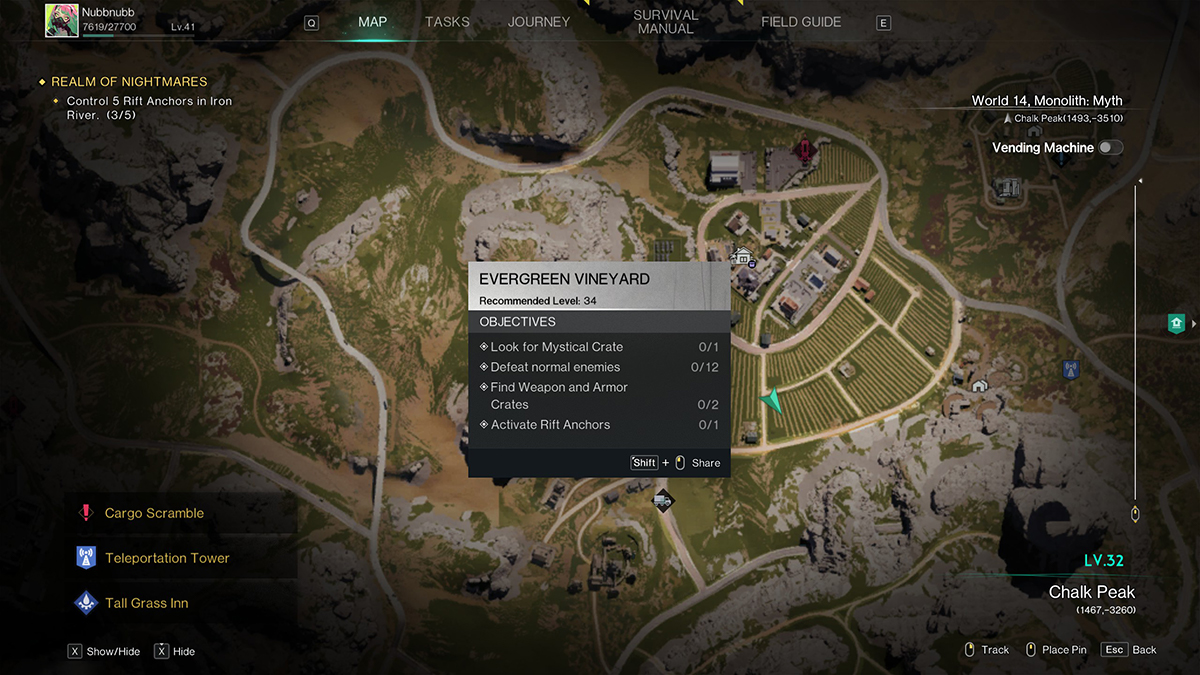Select the green player arrow marker
The height and width of the screenshot is (675, 1200).
click(x=770, y=401)
